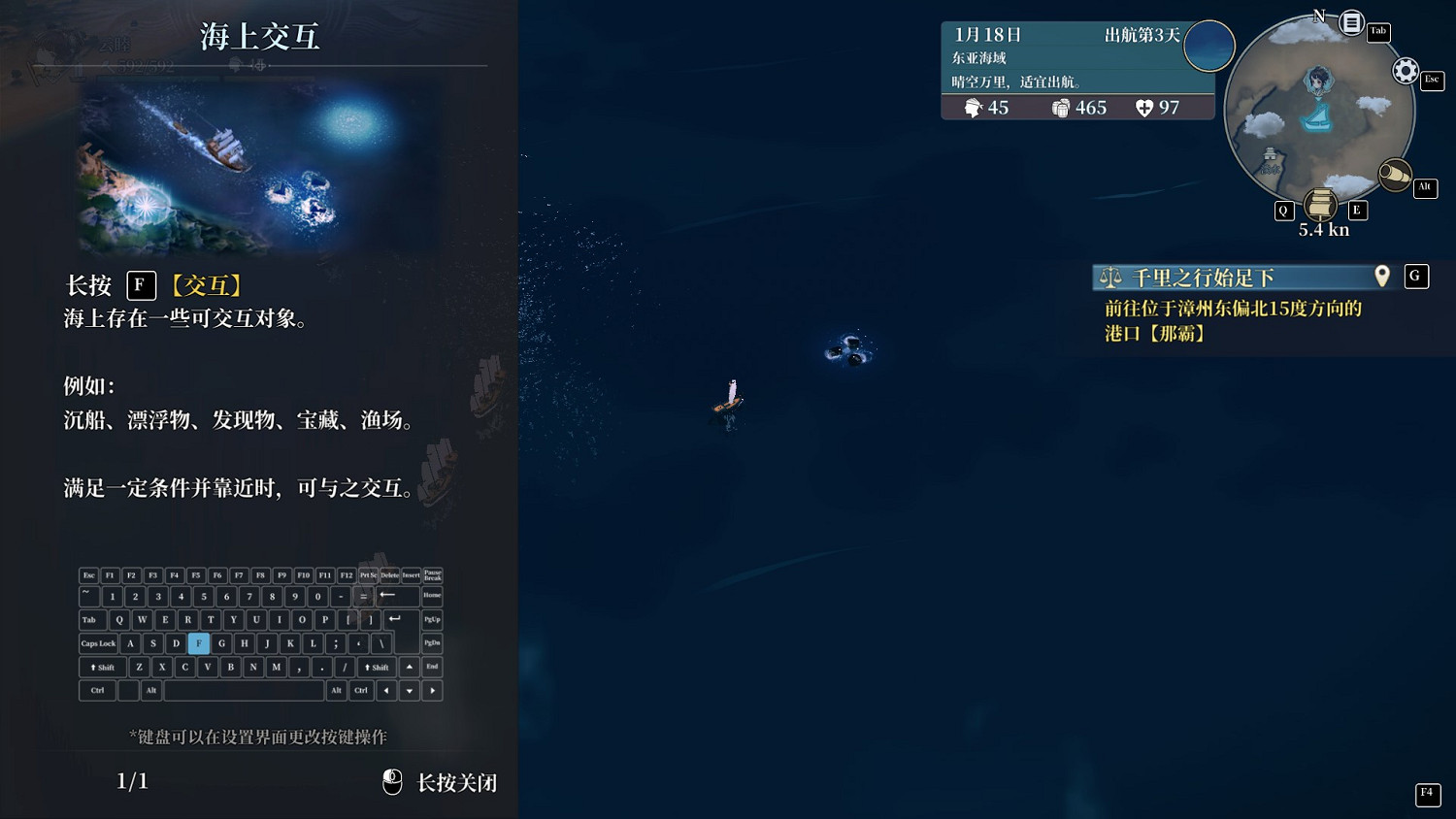Click the moon weather disc near the date panel
This screenshot has height=819, width=1456.
point(1208,46)
